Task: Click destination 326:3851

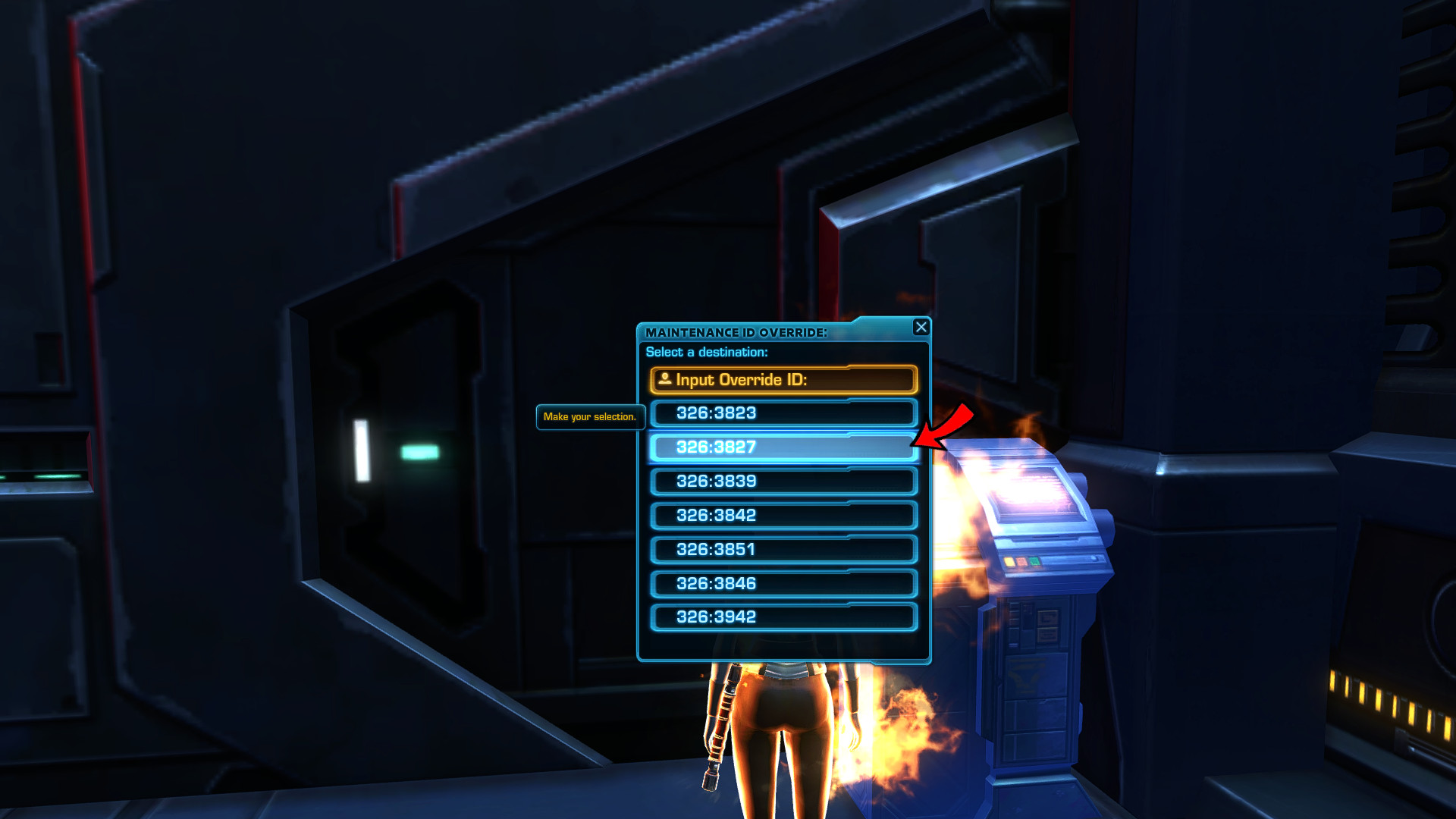Action: (783, 550)
